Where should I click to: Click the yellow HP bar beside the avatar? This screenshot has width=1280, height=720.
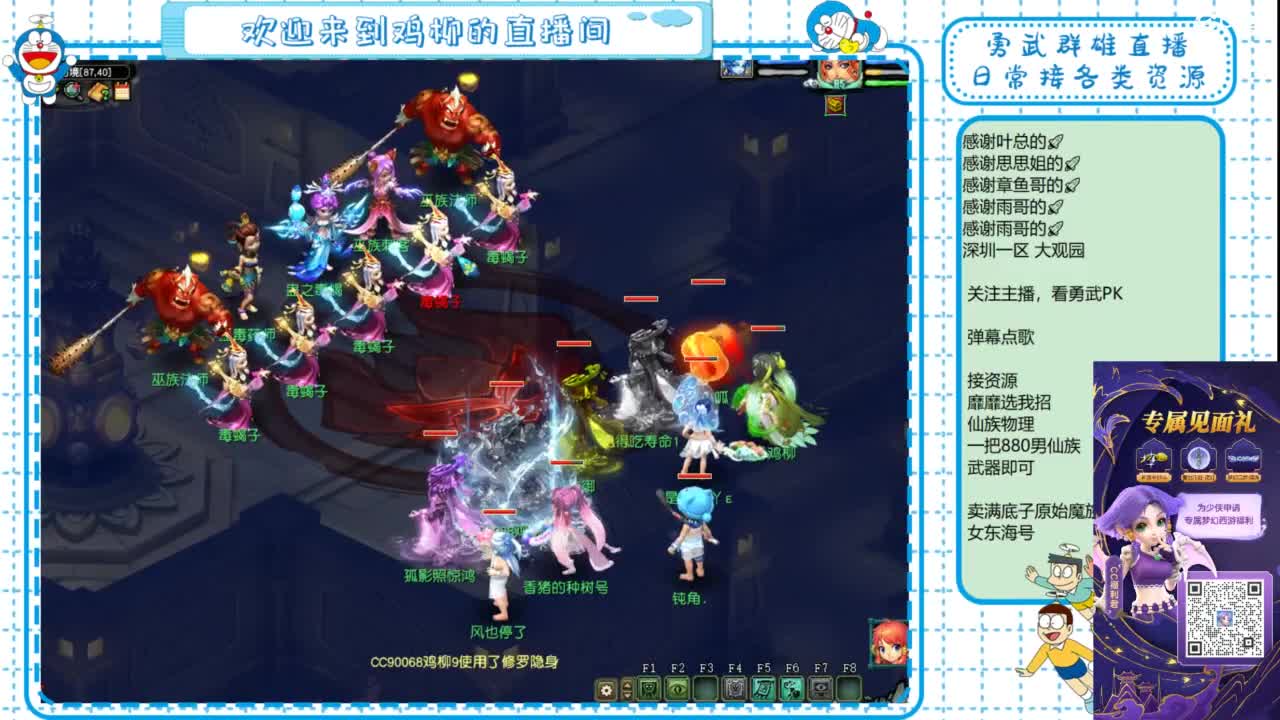pyautogui.click(x=872, y=71)
